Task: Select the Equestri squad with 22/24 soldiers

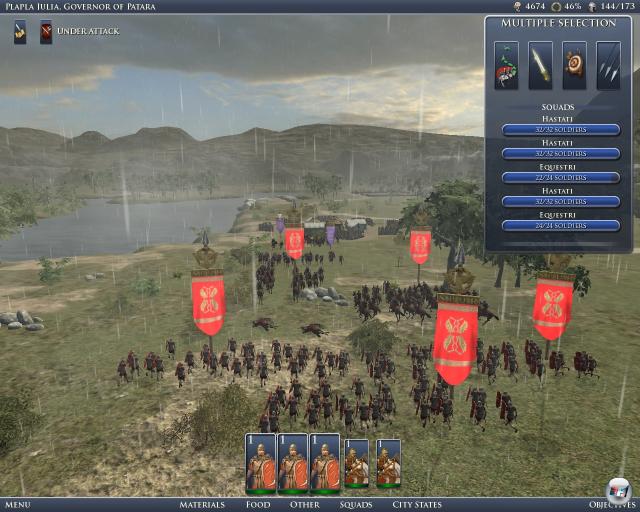Action: click(558, 177)
